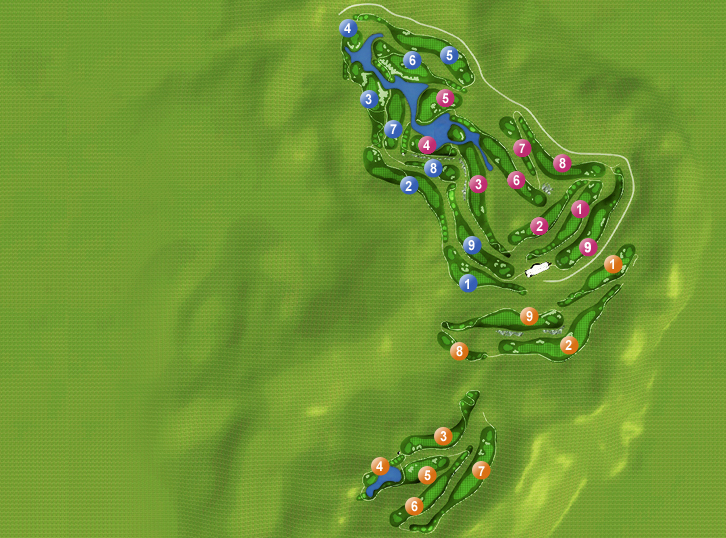The width and height of the screenshot is (726, 538).
Task: Choose the blue hole 2 marker
Action: point(408,185)
